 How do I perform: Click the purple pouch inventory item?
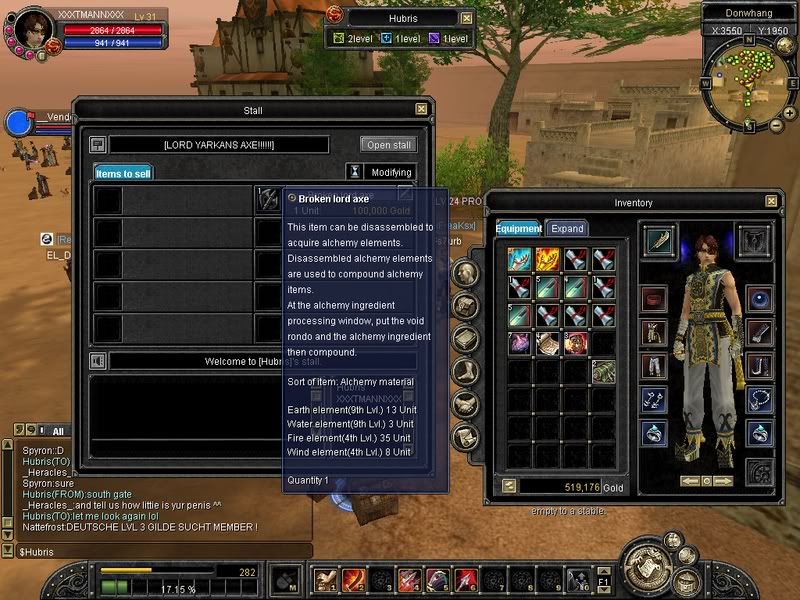(520, 343)
